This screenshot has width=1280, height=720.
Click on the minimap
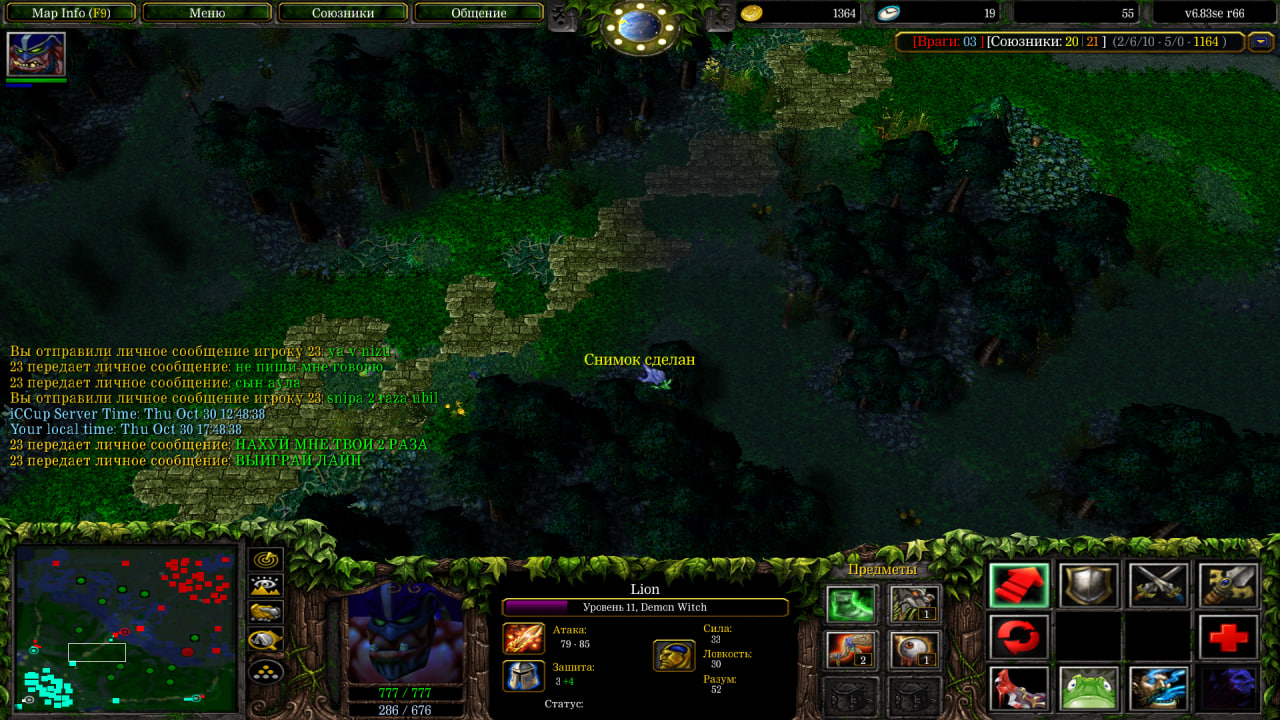pyautogui.click(x=125, y=627)
